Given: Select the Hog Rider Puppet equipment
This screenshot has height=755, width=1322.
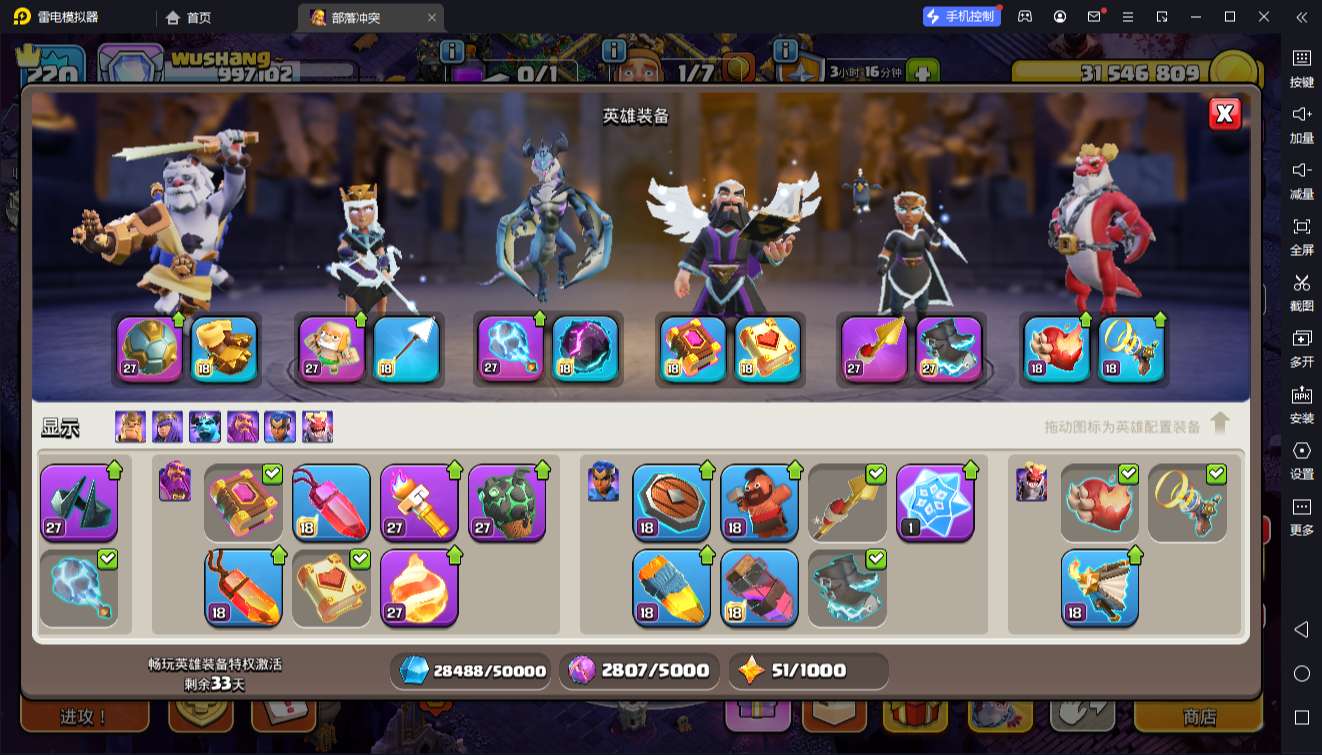Looking at the screenshot, I should pos(759,503).
